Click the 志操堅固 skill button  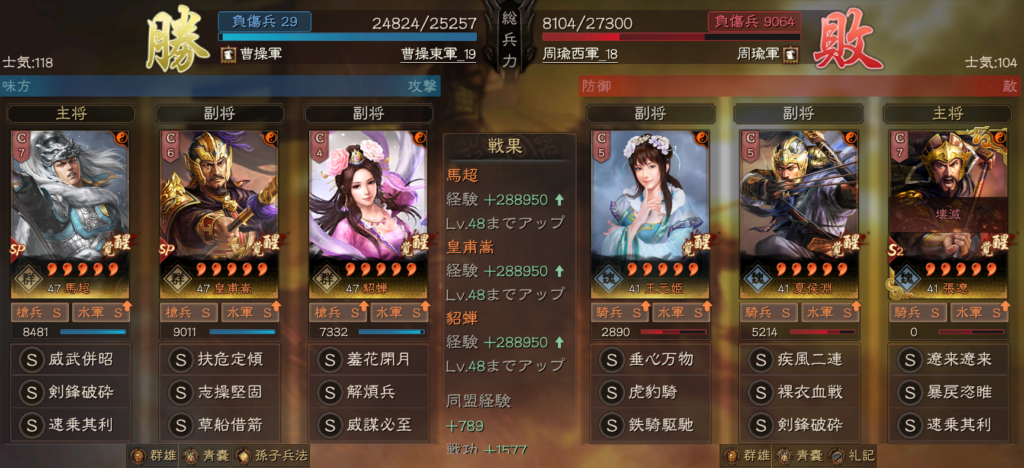[219, 391]
